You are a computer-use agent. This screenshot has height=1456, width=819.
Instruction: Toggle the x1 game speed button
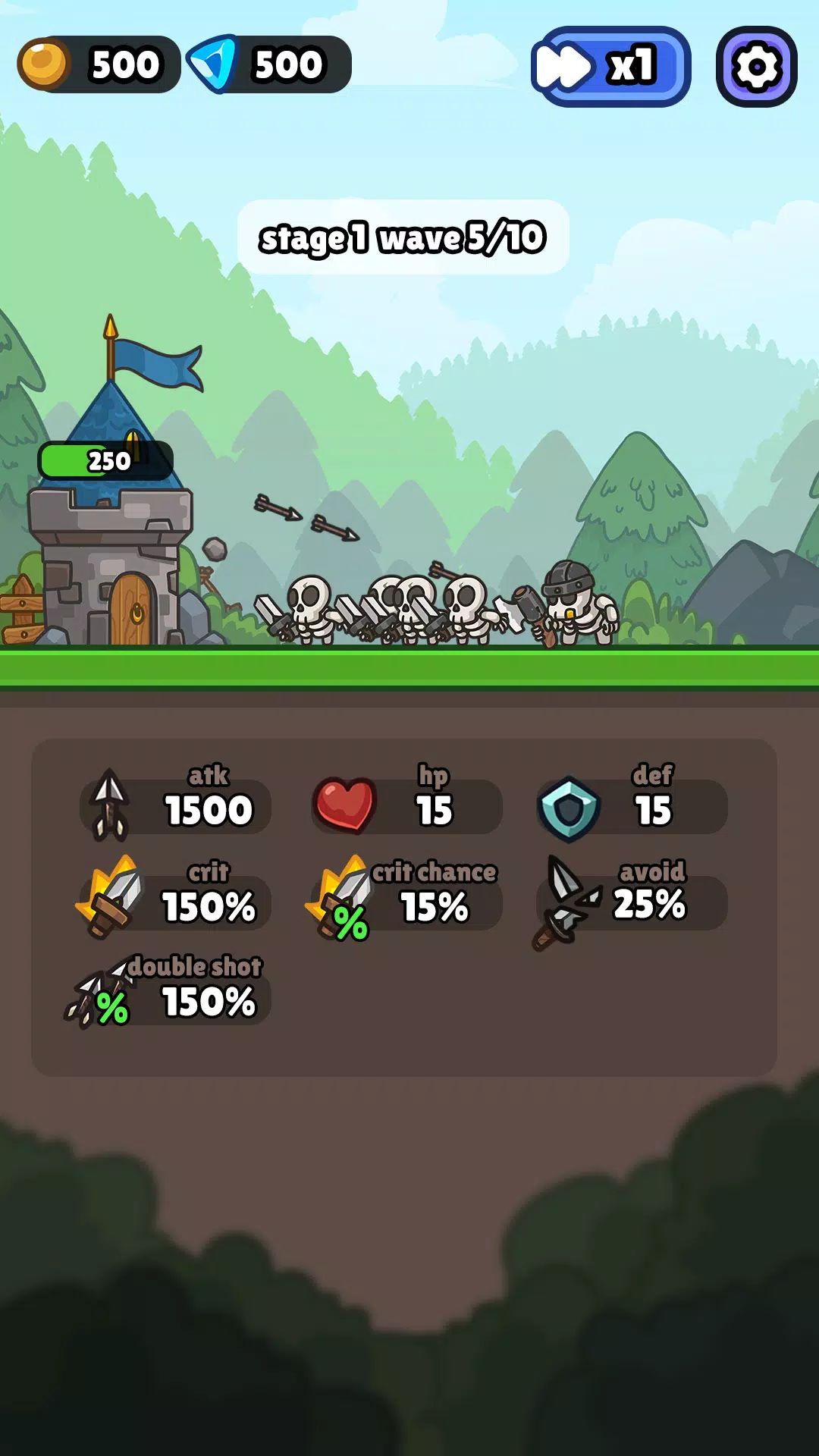[610, 67]
